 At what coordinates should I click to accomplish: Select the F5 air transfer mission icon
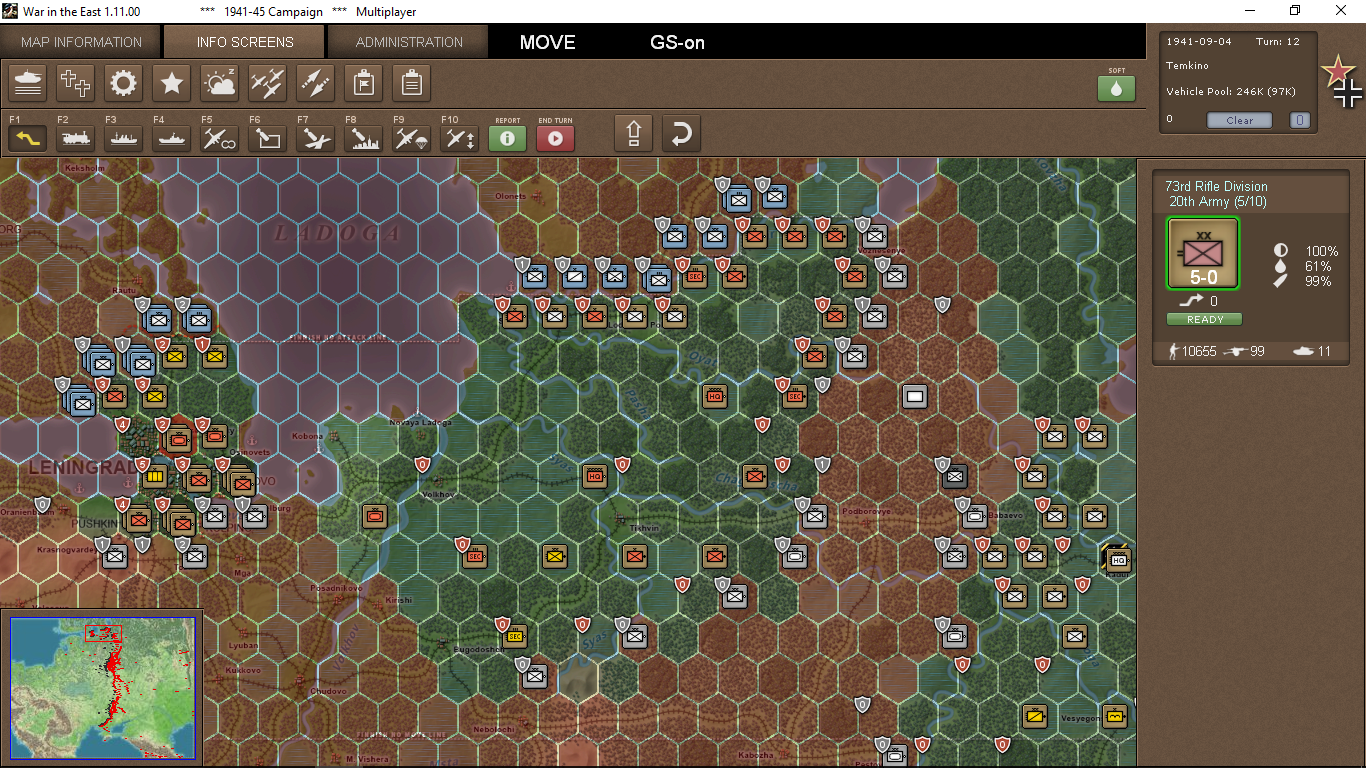click(219, 138)
